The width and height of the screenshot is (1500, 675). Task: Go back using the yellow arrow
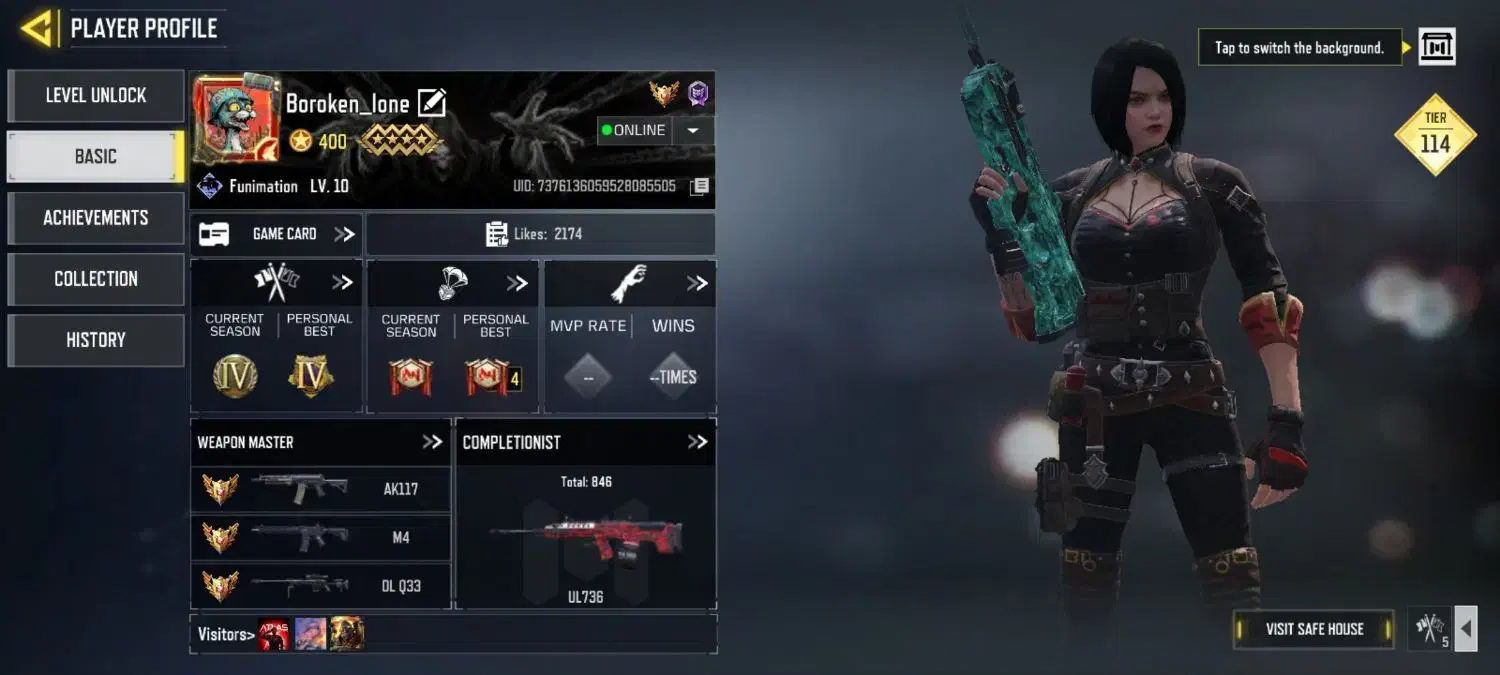(x=37, y=28)
